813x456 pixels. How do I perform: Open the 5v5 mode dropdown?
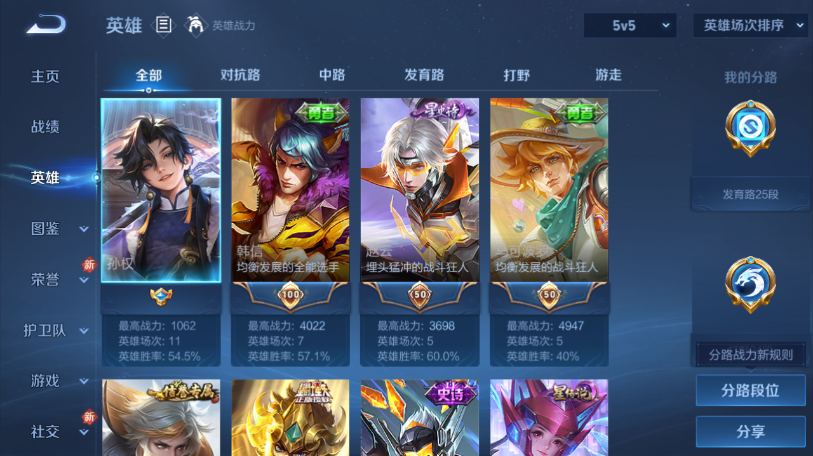pos(629,25)
